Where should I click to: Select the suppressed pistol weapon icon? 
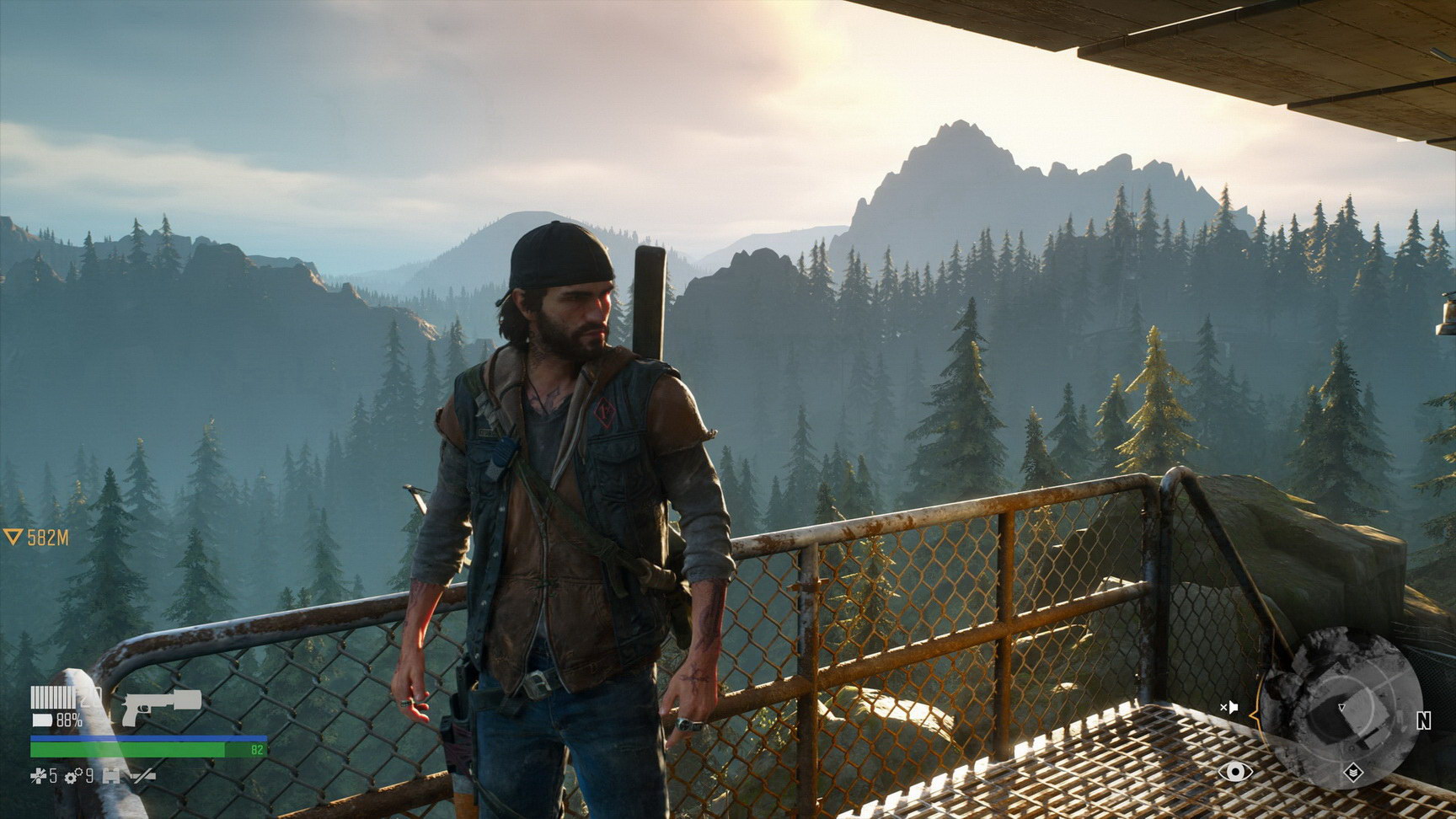click(162, 705)
